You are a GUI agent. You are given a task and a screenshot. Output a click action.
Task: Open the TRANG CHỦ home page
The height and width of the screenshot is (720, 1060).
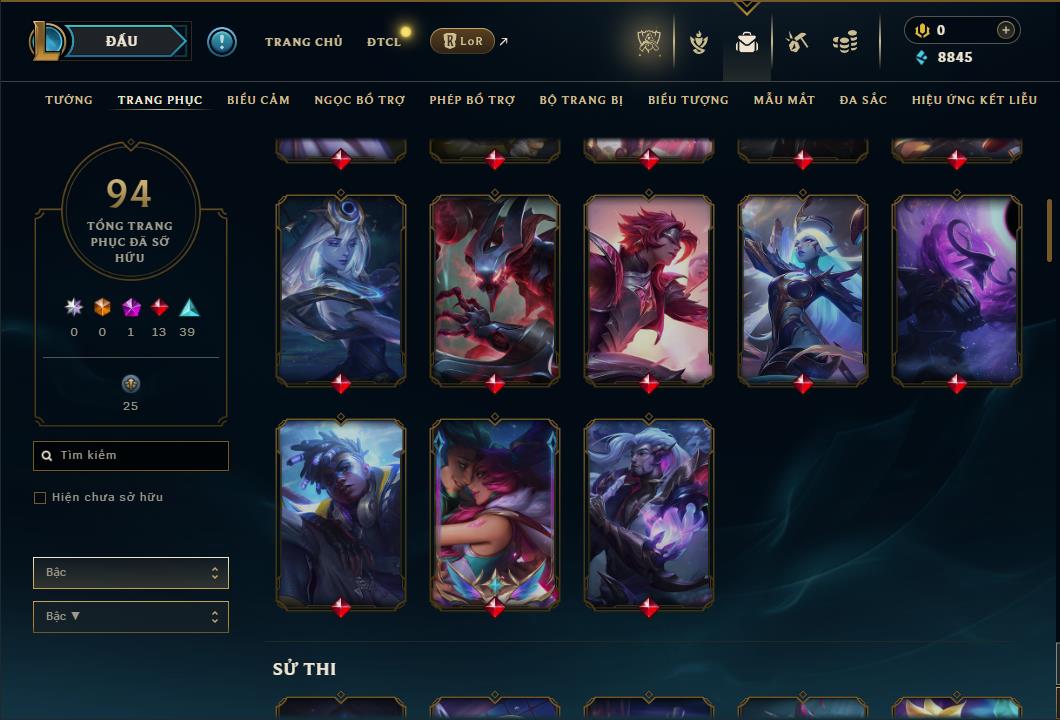[303, 42]
